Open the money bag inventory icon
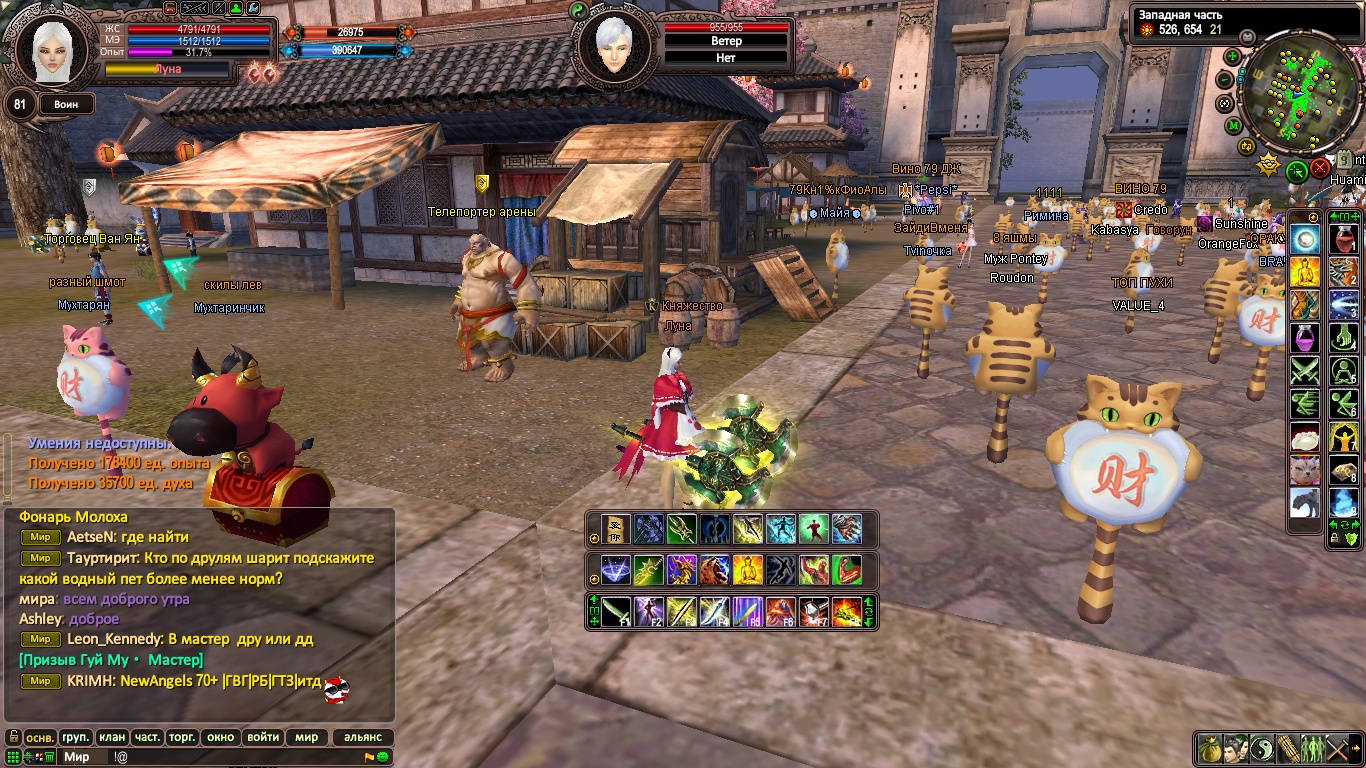 click(1210, 748)
